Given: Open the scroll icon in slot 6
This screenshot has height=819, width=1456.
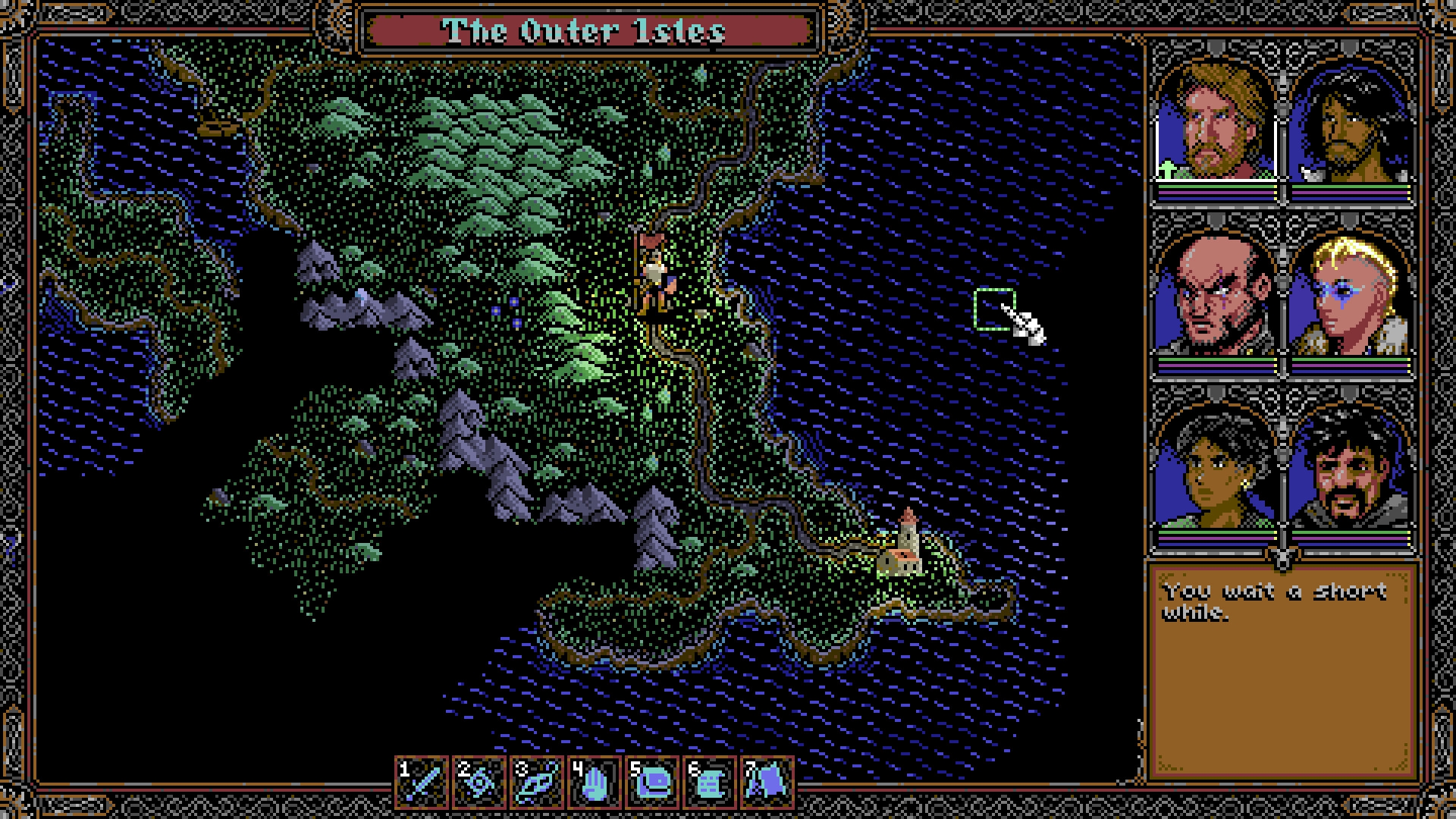Looking at the screenshot, I should tap(709, 781).
